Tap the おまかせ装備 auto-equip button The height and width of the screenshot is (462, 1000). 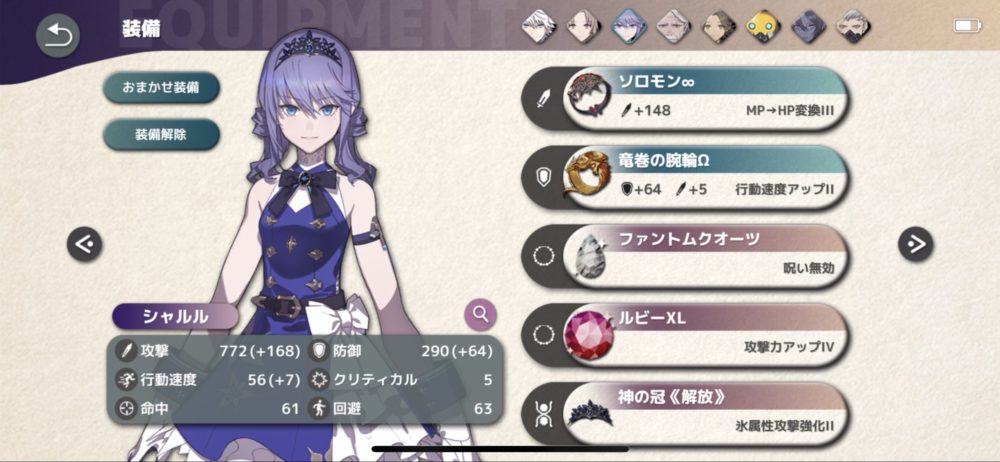coord(161,87)
